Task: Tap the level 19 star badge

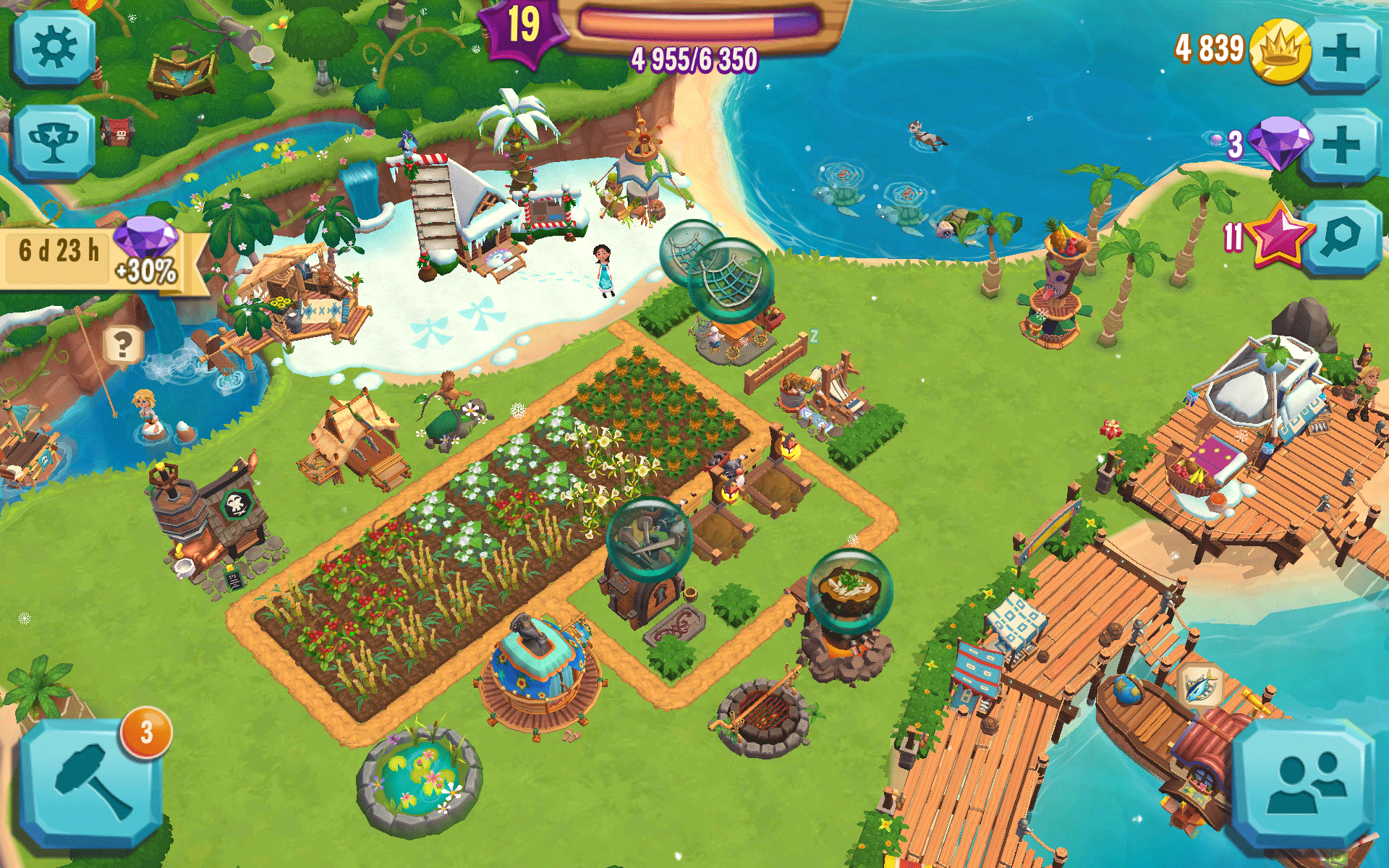Action: coord(522,27)
